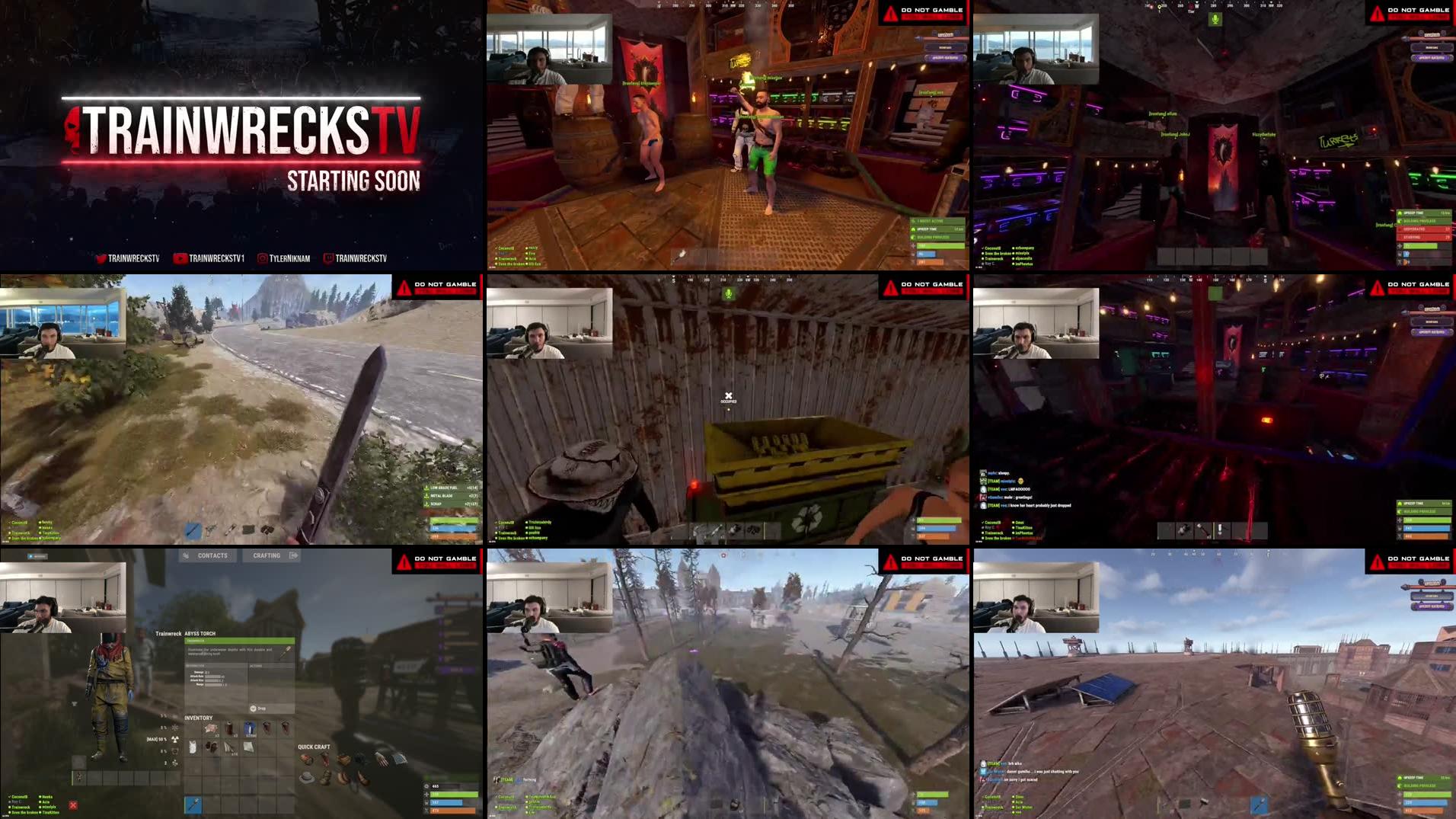Switch to the CRAFTING tab
This screenshot has width=1456, height=819.
tap(266, 555)
